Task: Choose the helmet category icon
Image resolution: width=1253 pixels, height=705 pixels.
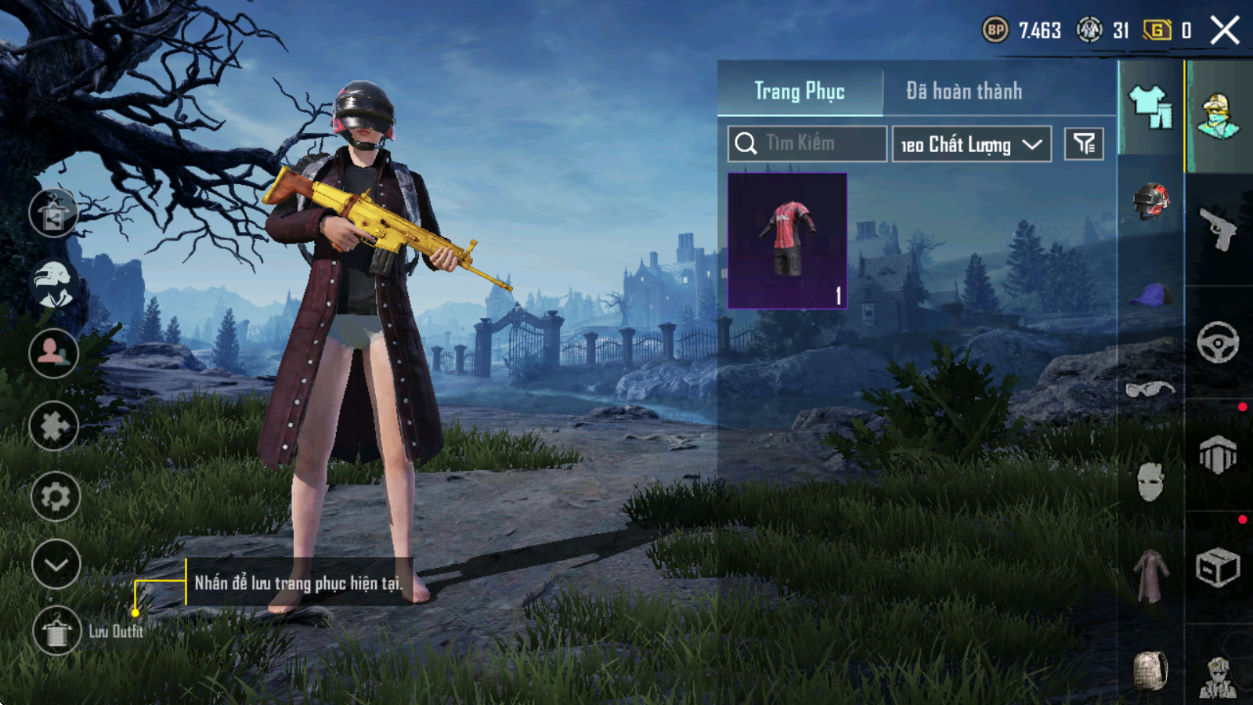Action: [x=1150, y=200]
